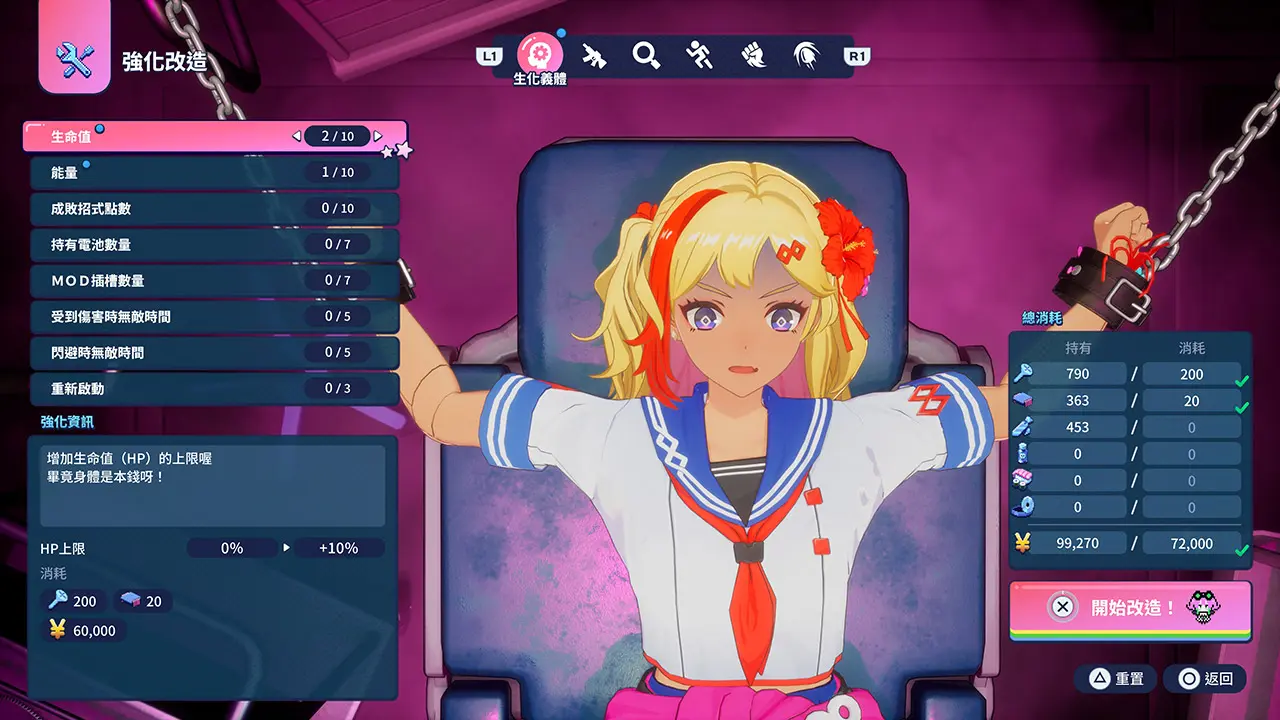Decrease 生命值 level with left arrow

coord(296,136)
